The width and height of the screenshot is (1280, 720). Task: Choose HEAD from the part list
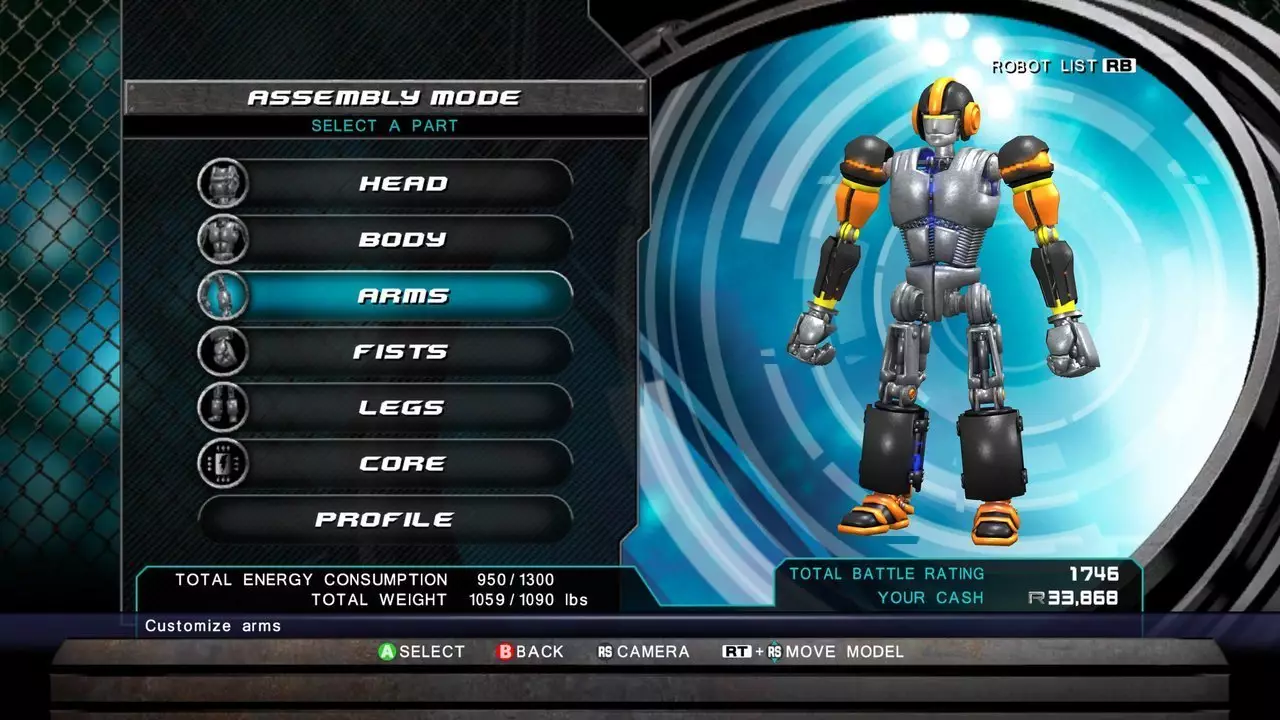[x=405, y=183]
